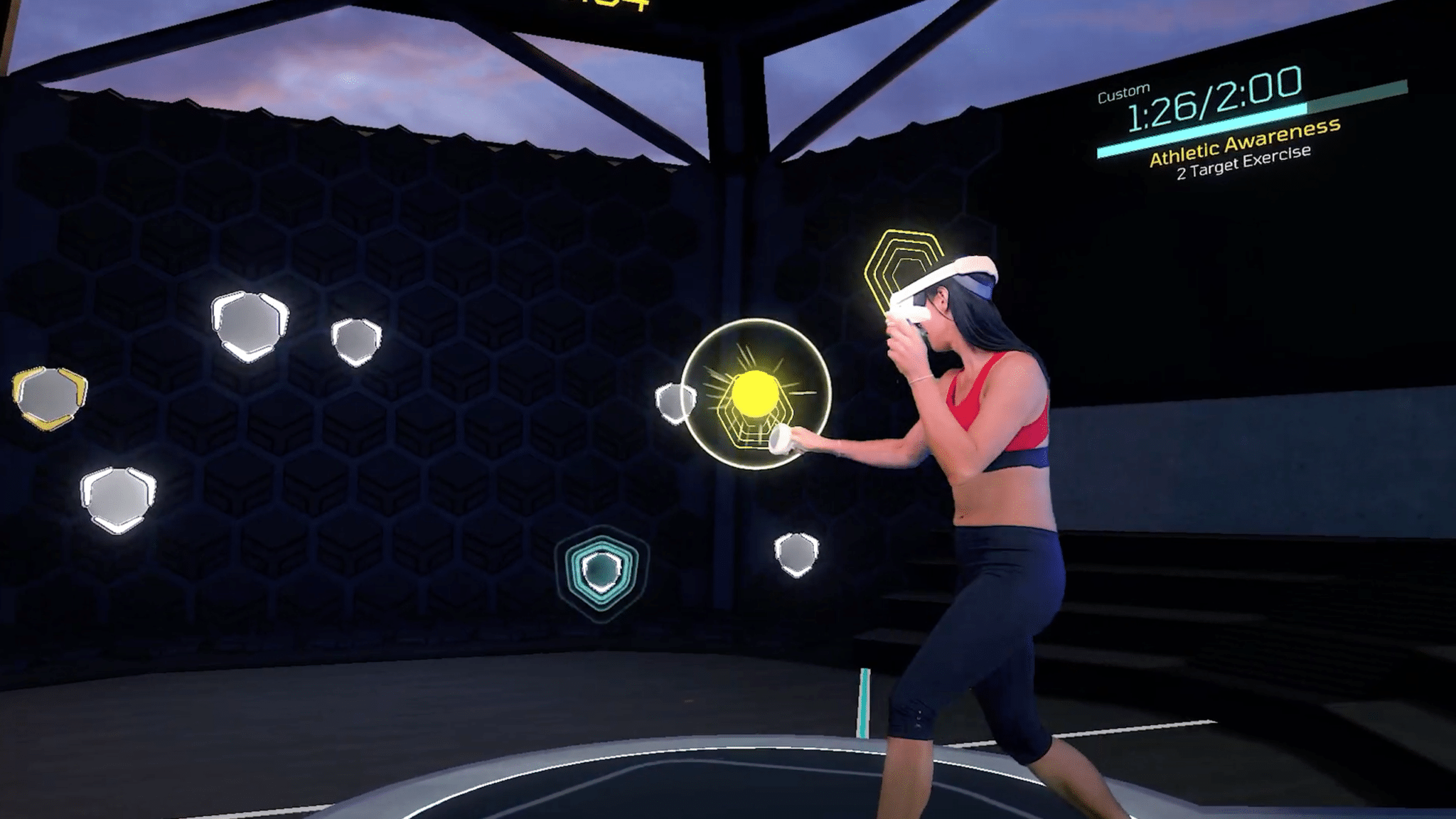Tap the yellow-rimmed hexagon target
Image resolution: width=1456 pixels, height=819 pixels.
[x=49, y=397]
